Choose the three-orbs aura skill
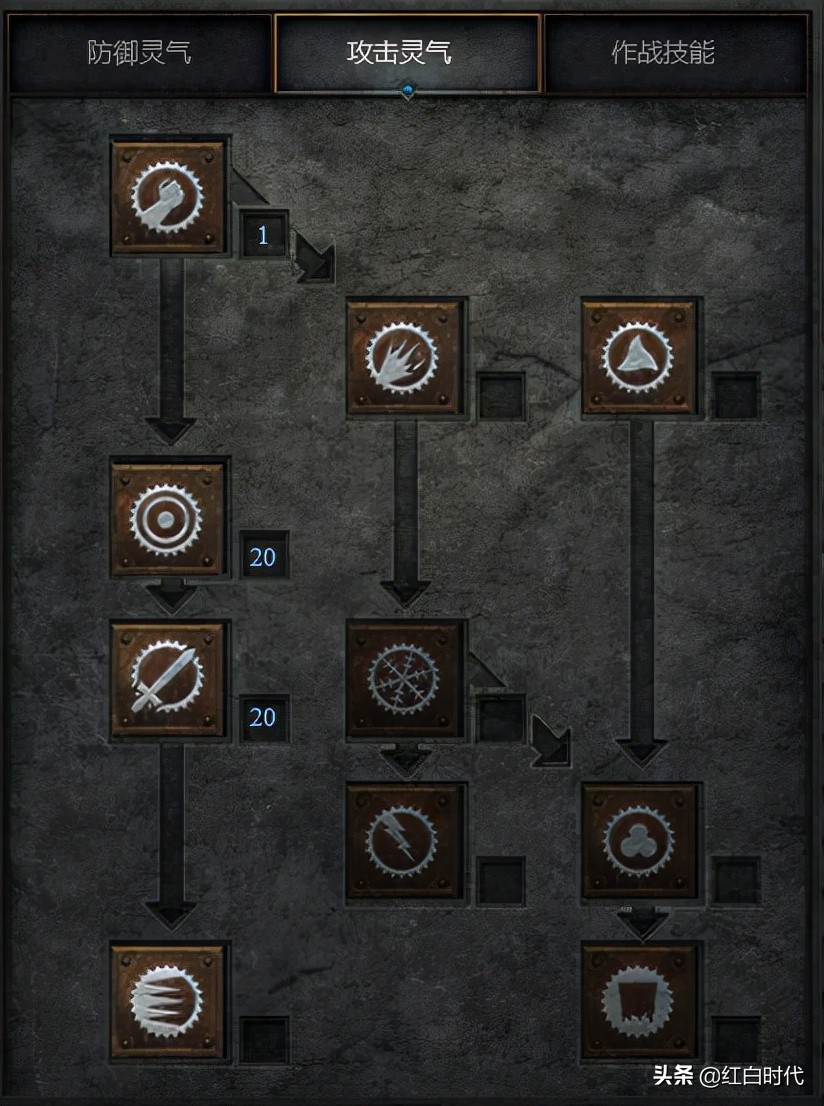This screenshot has width=824, height=1106. click(640, 841)
